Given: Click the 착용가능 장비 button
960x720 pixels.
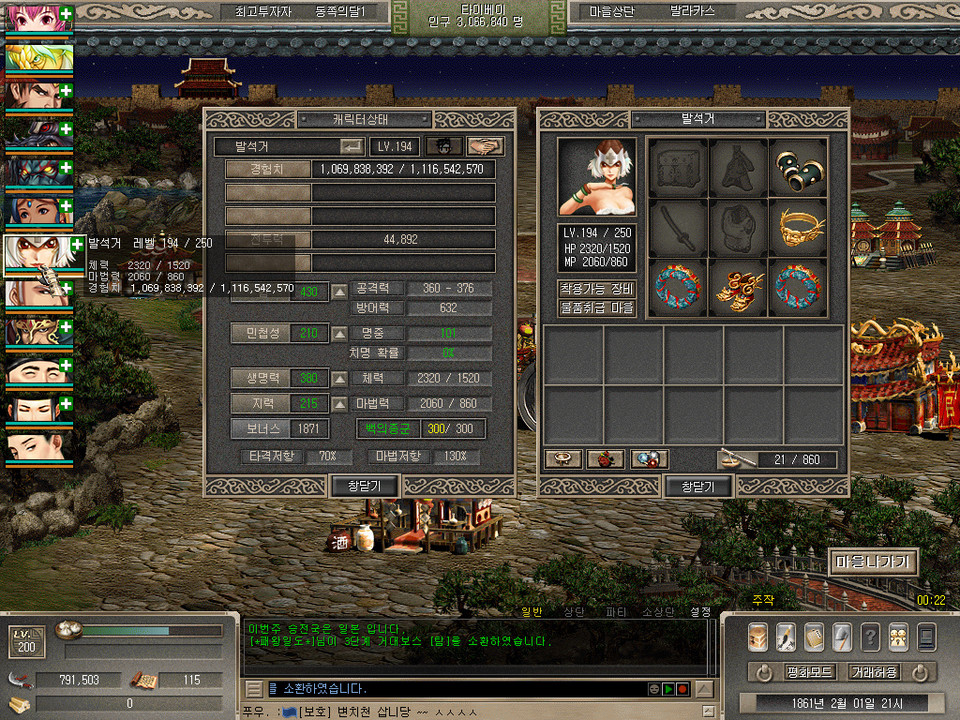Looking at the screenshot, I should point(596,289).
